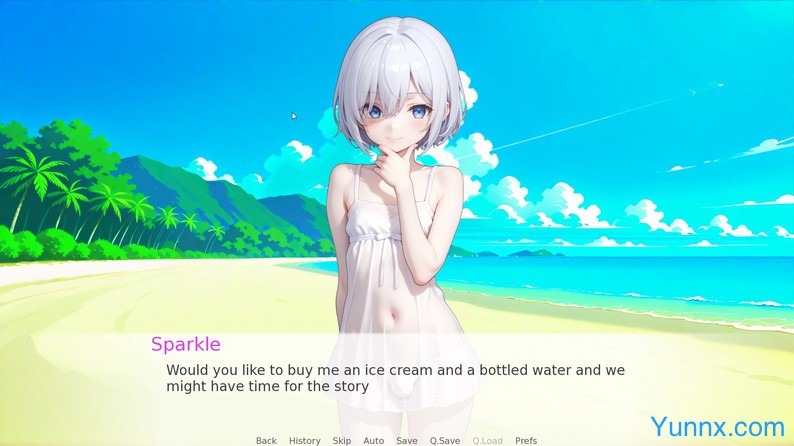Go Back to the previous dialogue line
The height and width of the screenshot is (446, 794).
(266, 440)
